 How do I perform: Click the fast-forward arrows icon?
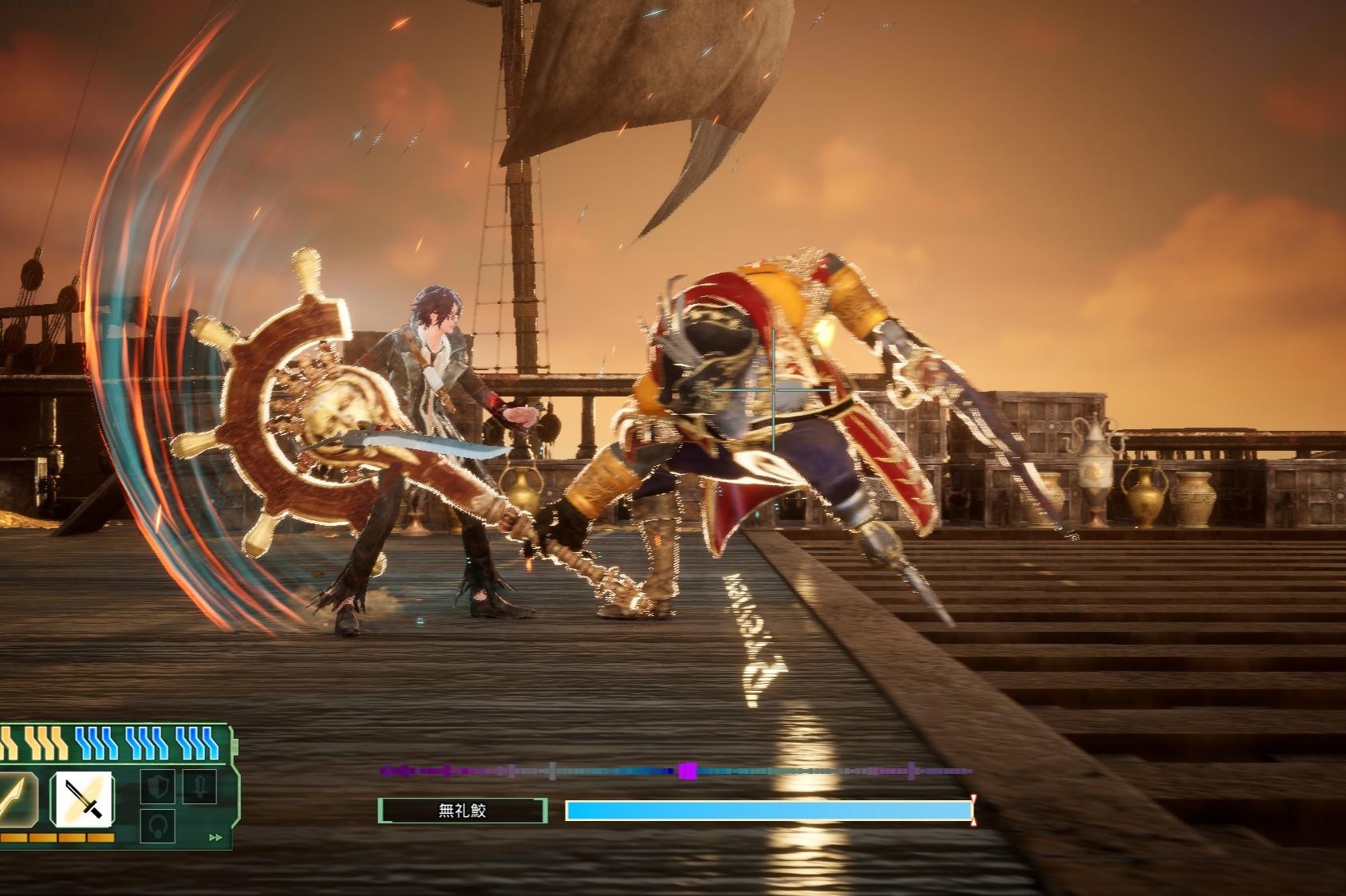[x=215, y=838]
